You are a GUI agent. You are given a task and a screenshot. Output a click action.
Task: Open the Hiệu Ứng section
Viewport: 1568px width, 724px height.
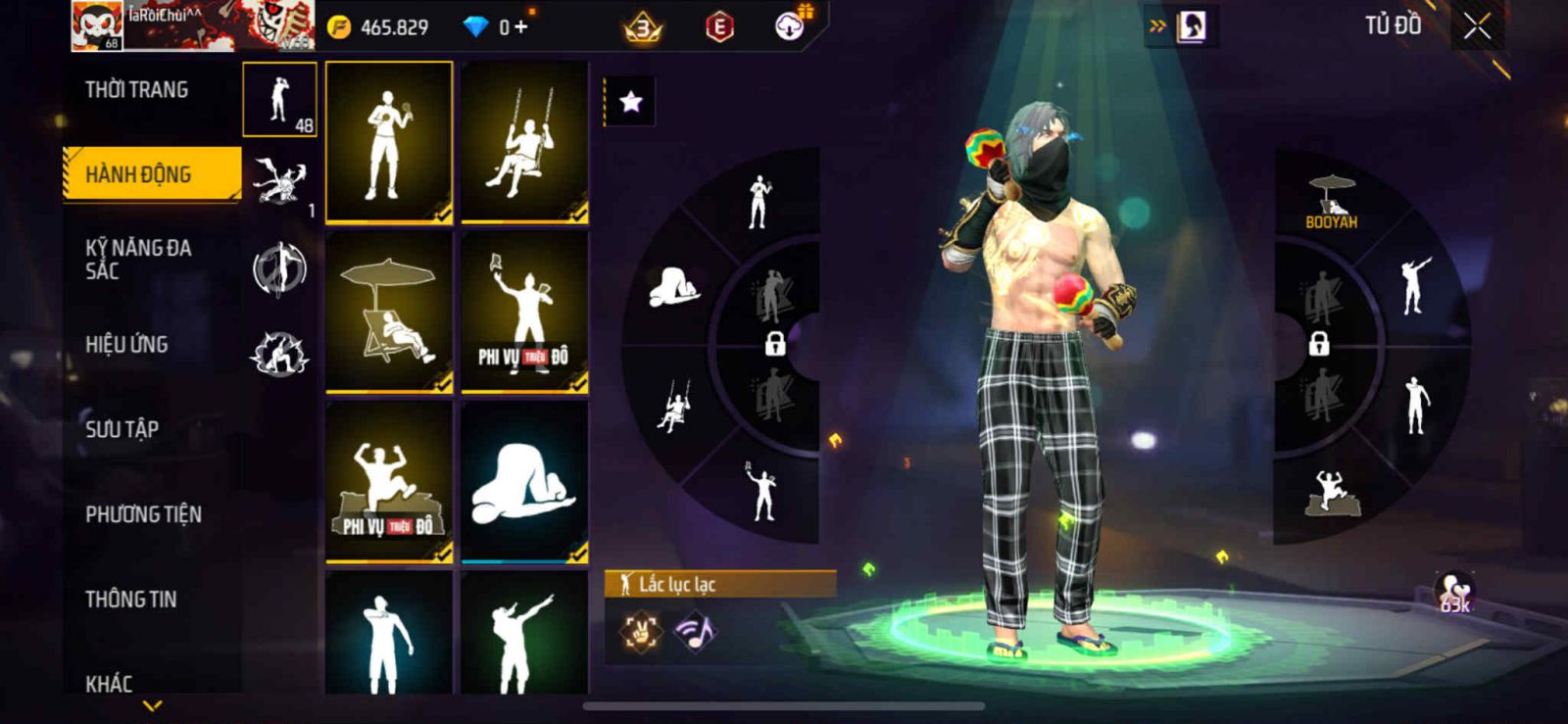tap(126, 344)
